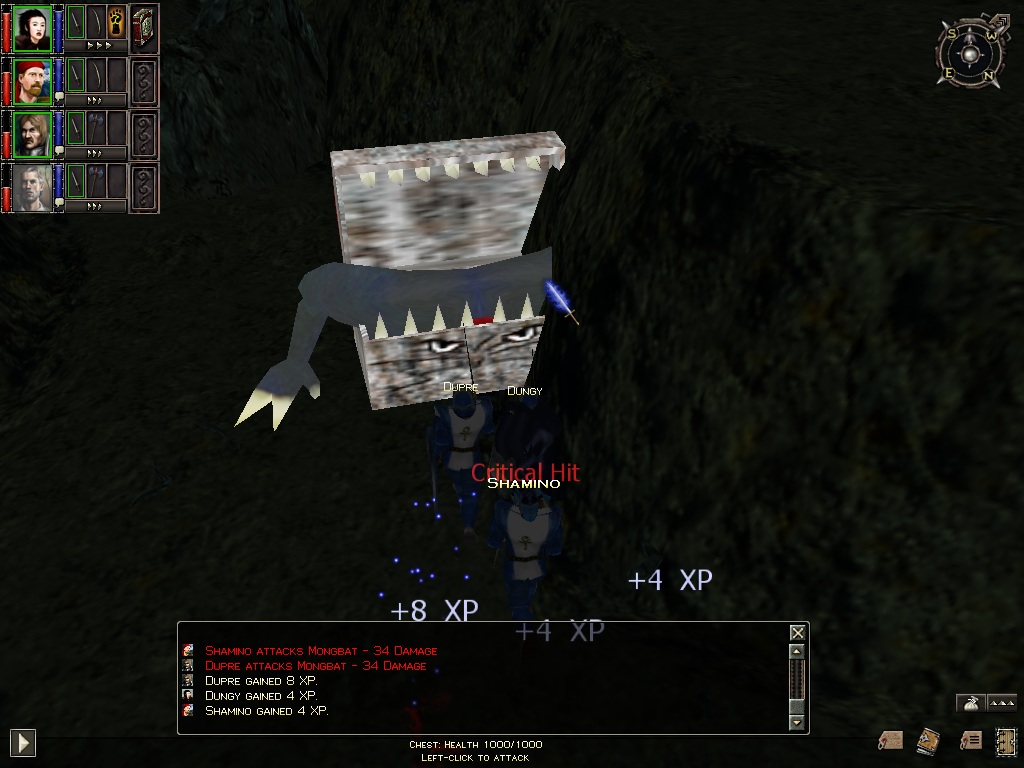The image size is (1024, 768).
Task: Click the triple-arrow bar under the second portrait
Action: tap(96, 100)
